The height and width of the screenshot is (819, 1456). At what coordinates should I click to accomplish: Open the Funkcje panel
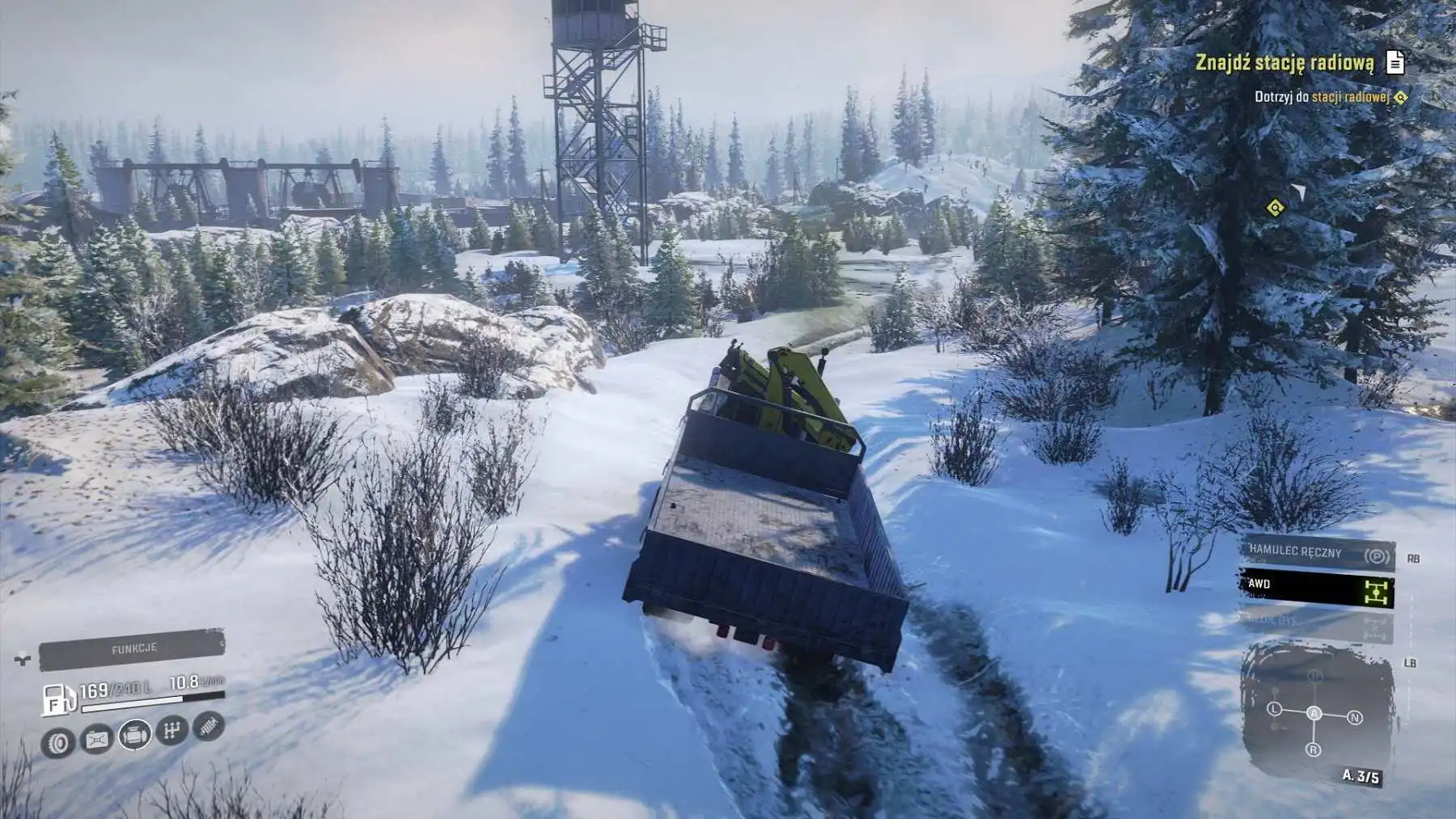133,649
